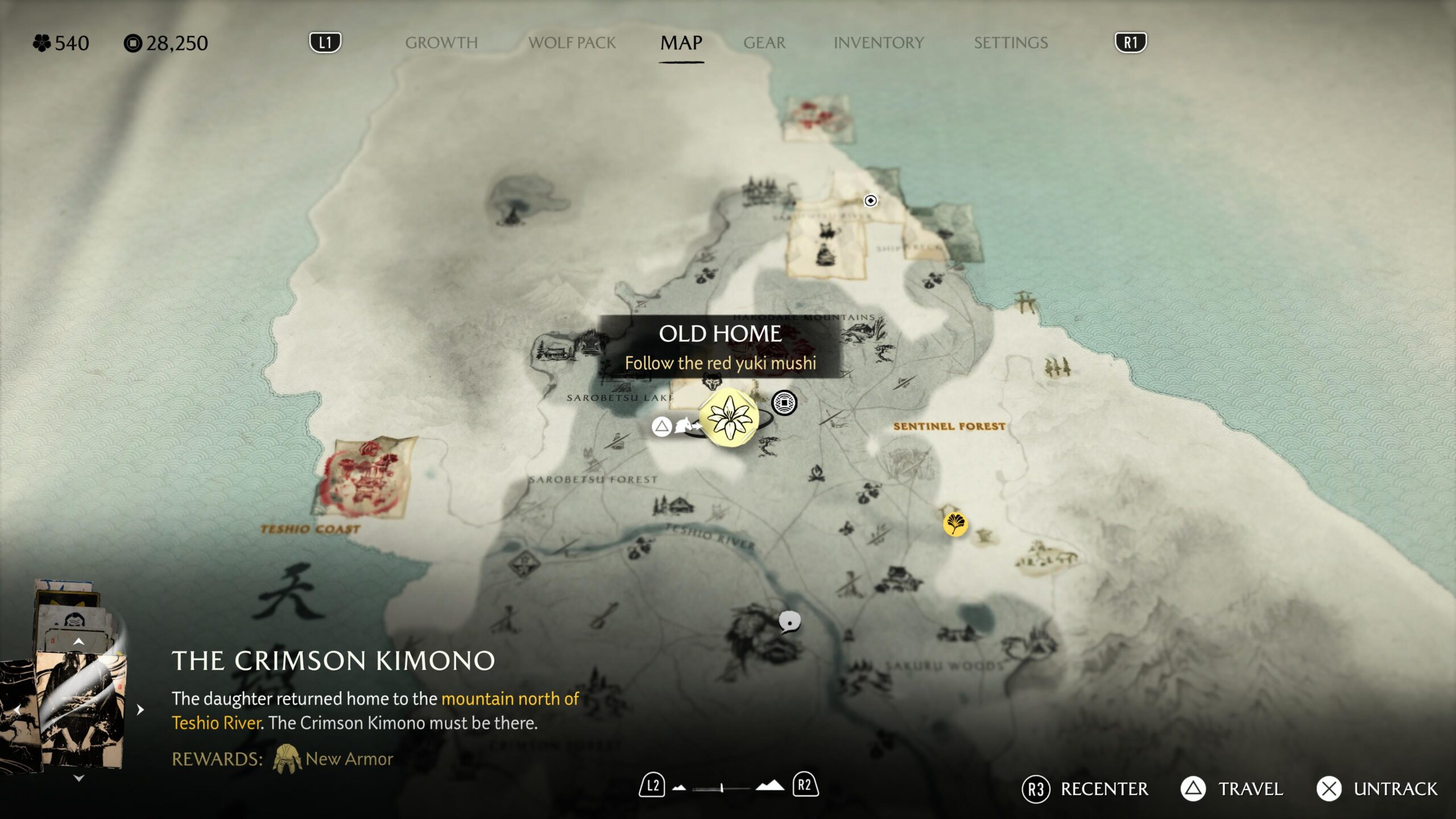Select the Map tab
Viewport: 1456px width, 819px height.
(681, 43)
